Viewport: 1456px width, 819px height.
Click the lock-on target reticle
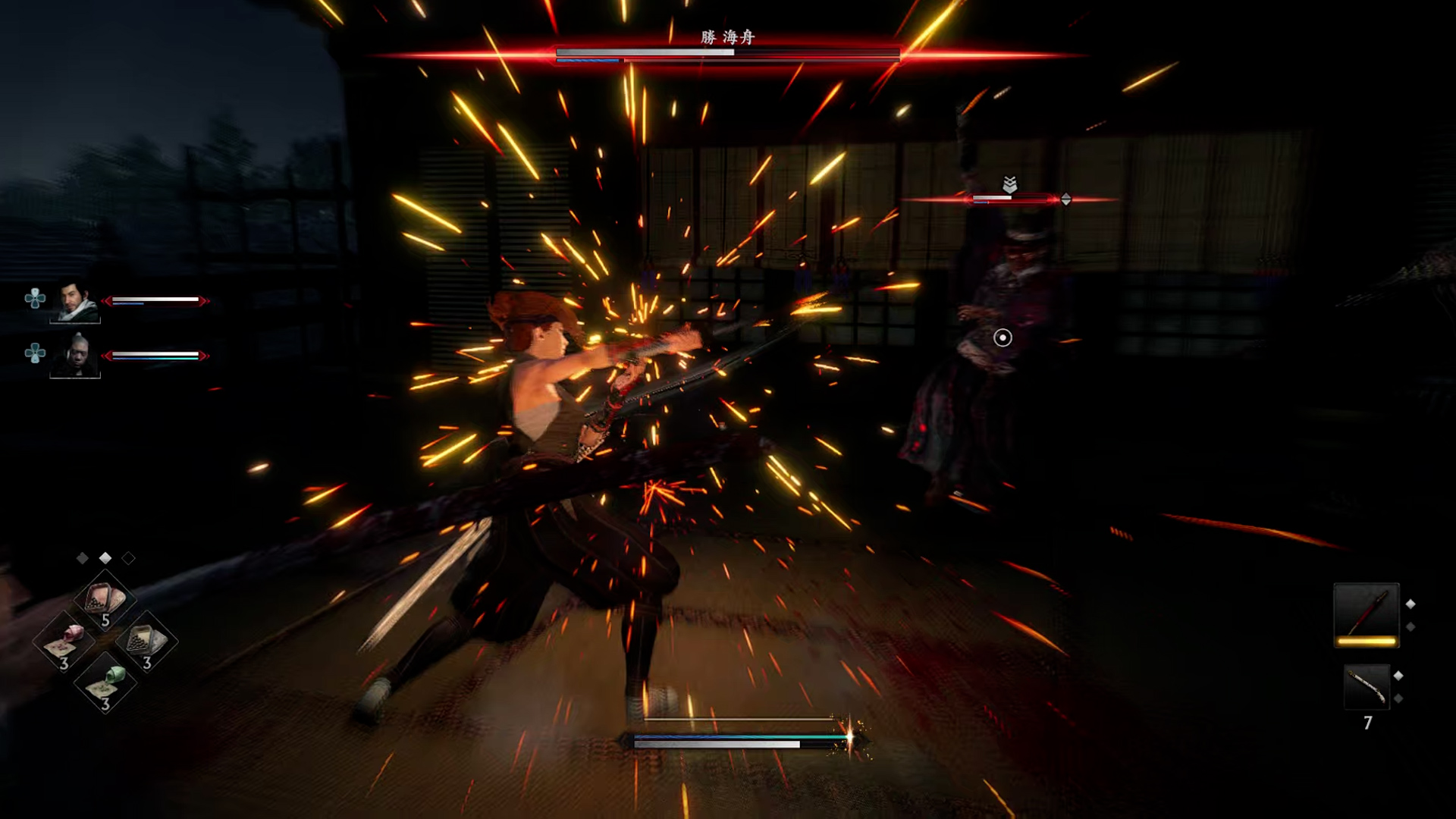1003,337
